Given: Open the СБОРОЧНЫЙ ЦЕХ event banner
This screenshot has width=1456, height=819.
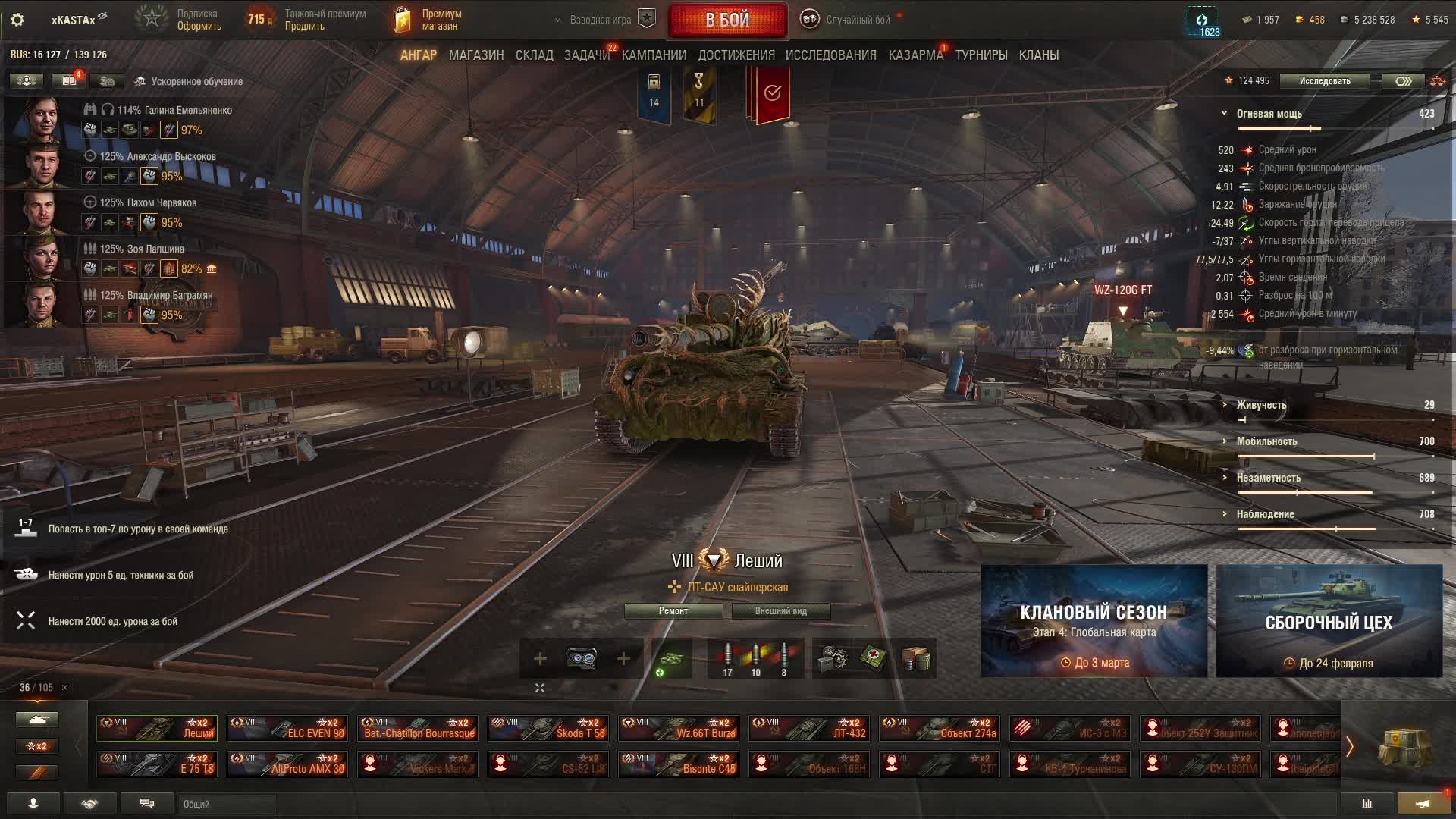Looking at the screenshot, I should point(1329,621).
